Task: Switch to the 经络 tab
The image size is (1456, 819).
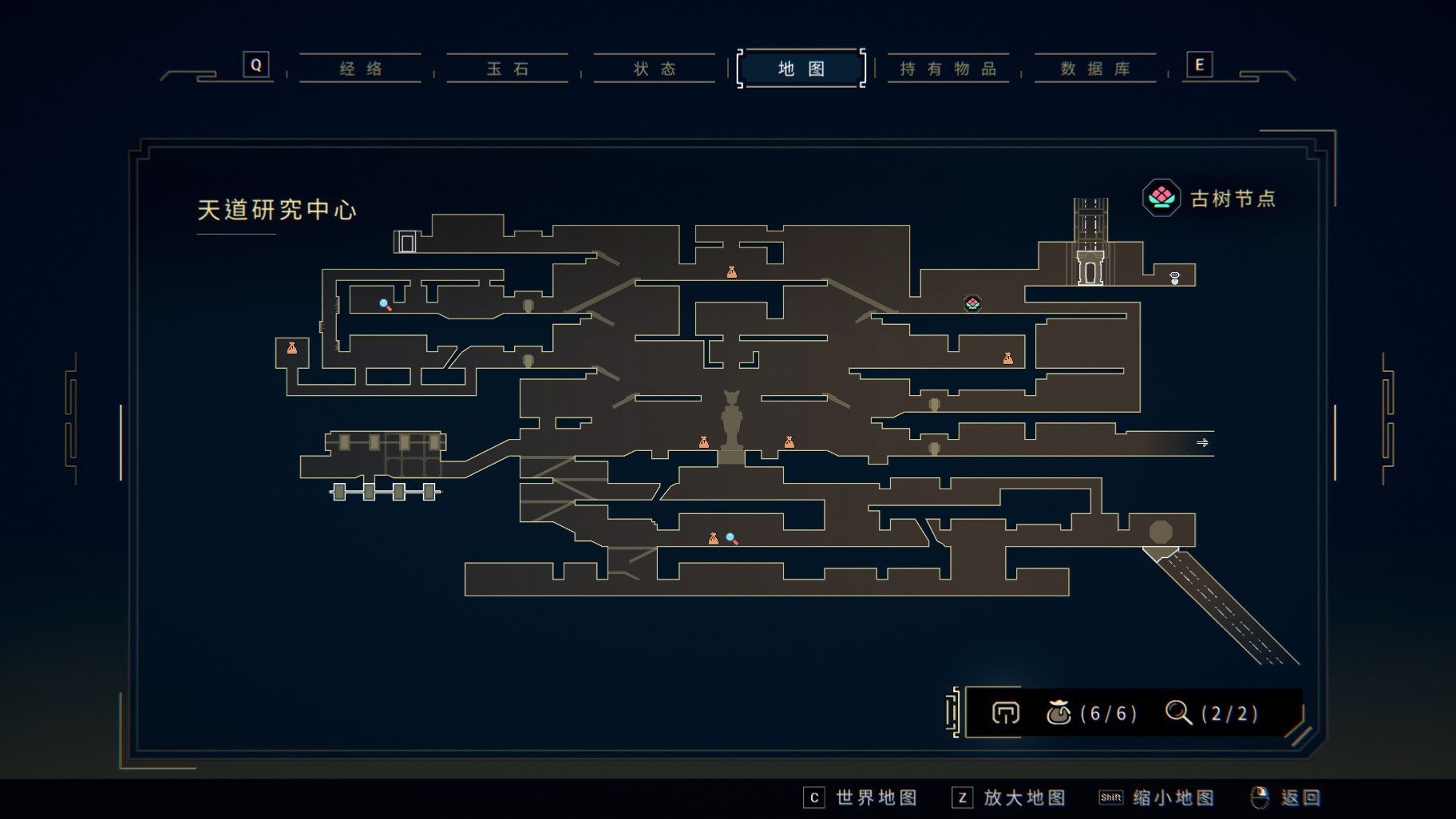Action: coord(361,69)
